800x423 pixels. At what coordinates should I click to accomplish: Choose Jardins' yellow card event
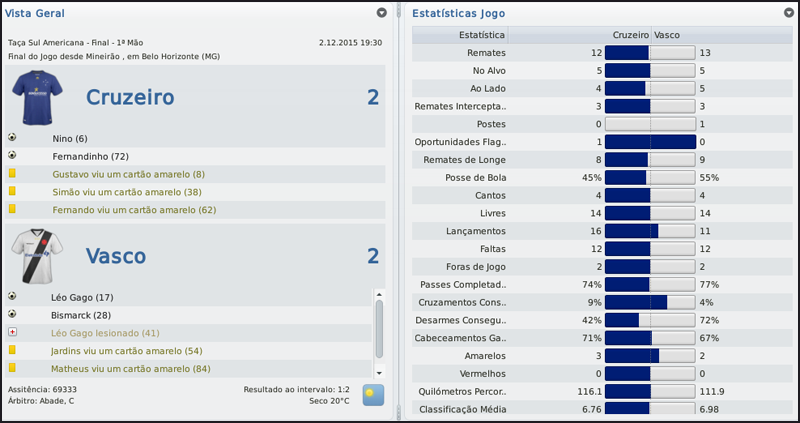(126, 351)
